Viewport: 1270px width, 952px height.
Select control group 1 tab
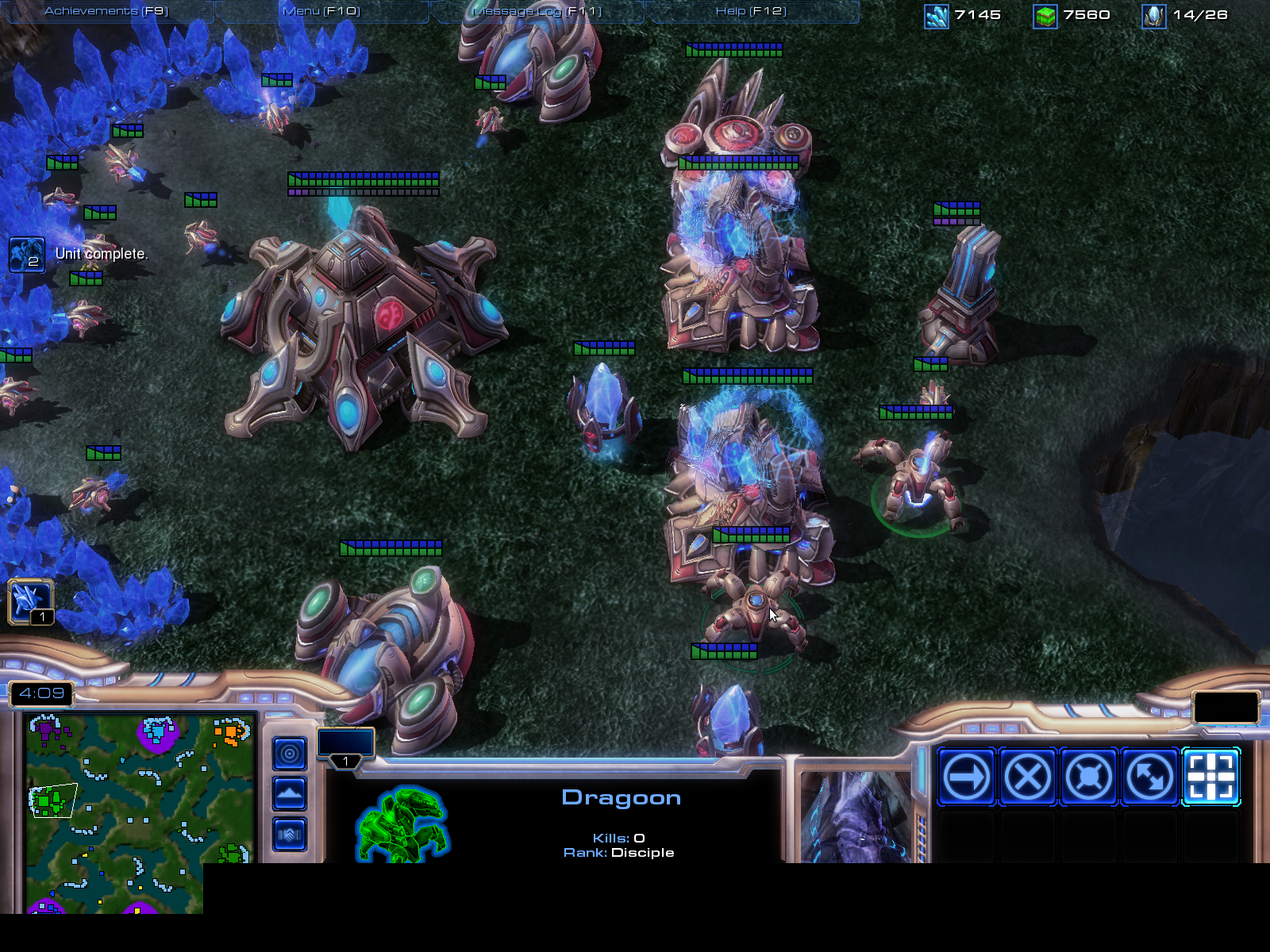pos(346,747)
